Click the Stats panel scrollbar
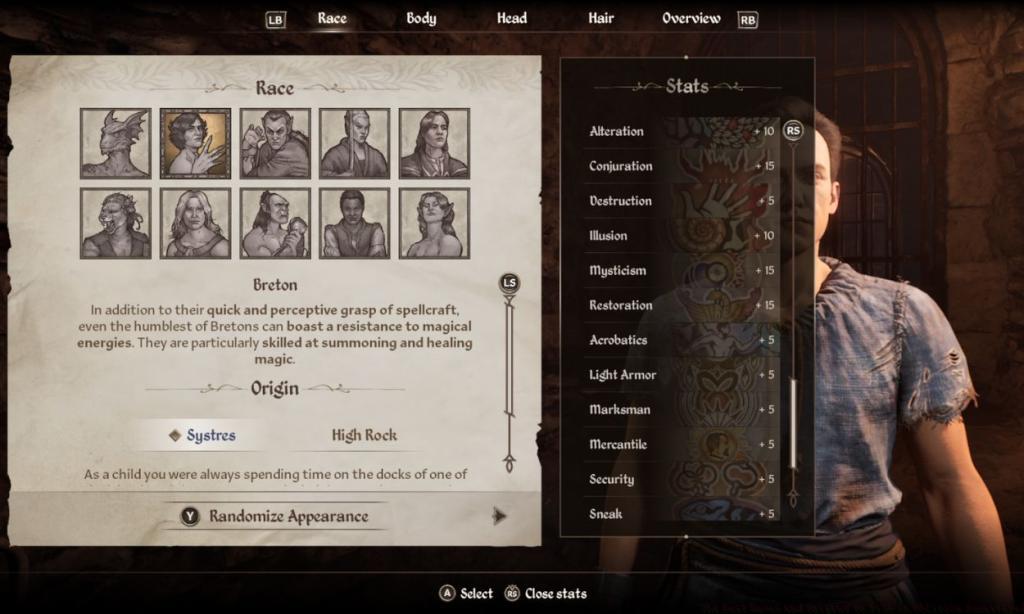 (x=793, y=420)
